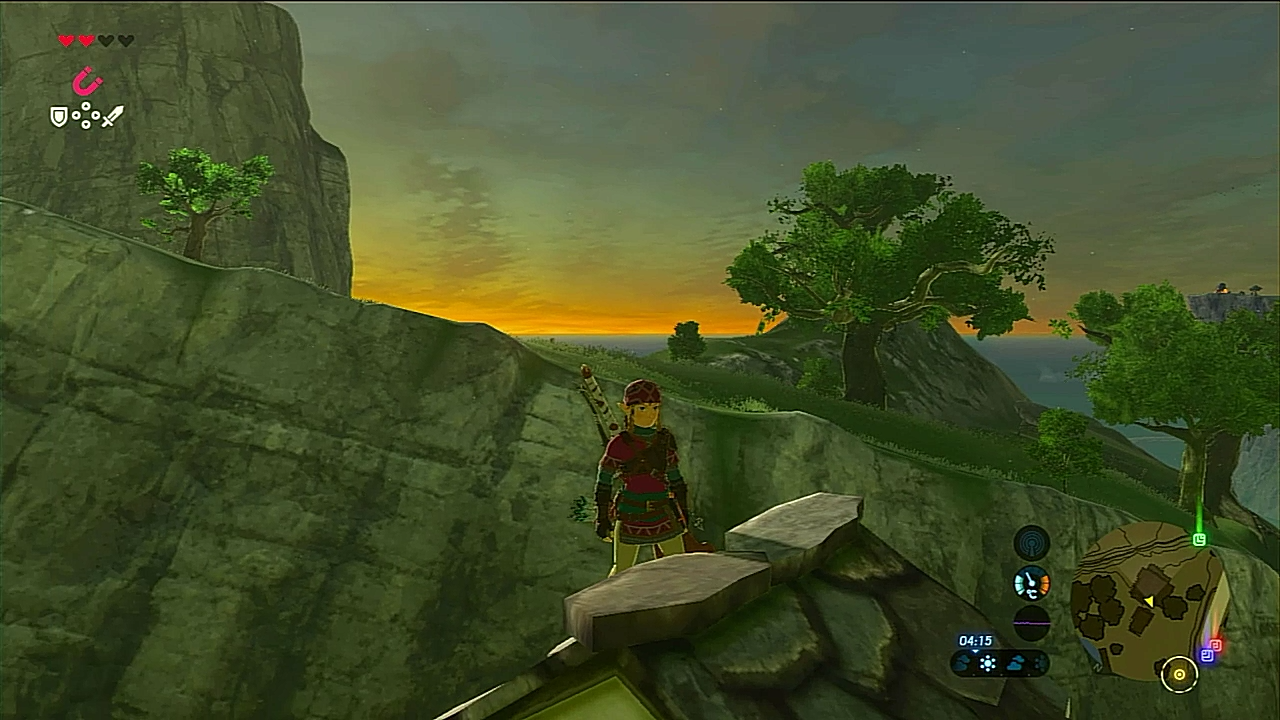Click the temperature gauge dial
1280x720 pixels.
1032,583
